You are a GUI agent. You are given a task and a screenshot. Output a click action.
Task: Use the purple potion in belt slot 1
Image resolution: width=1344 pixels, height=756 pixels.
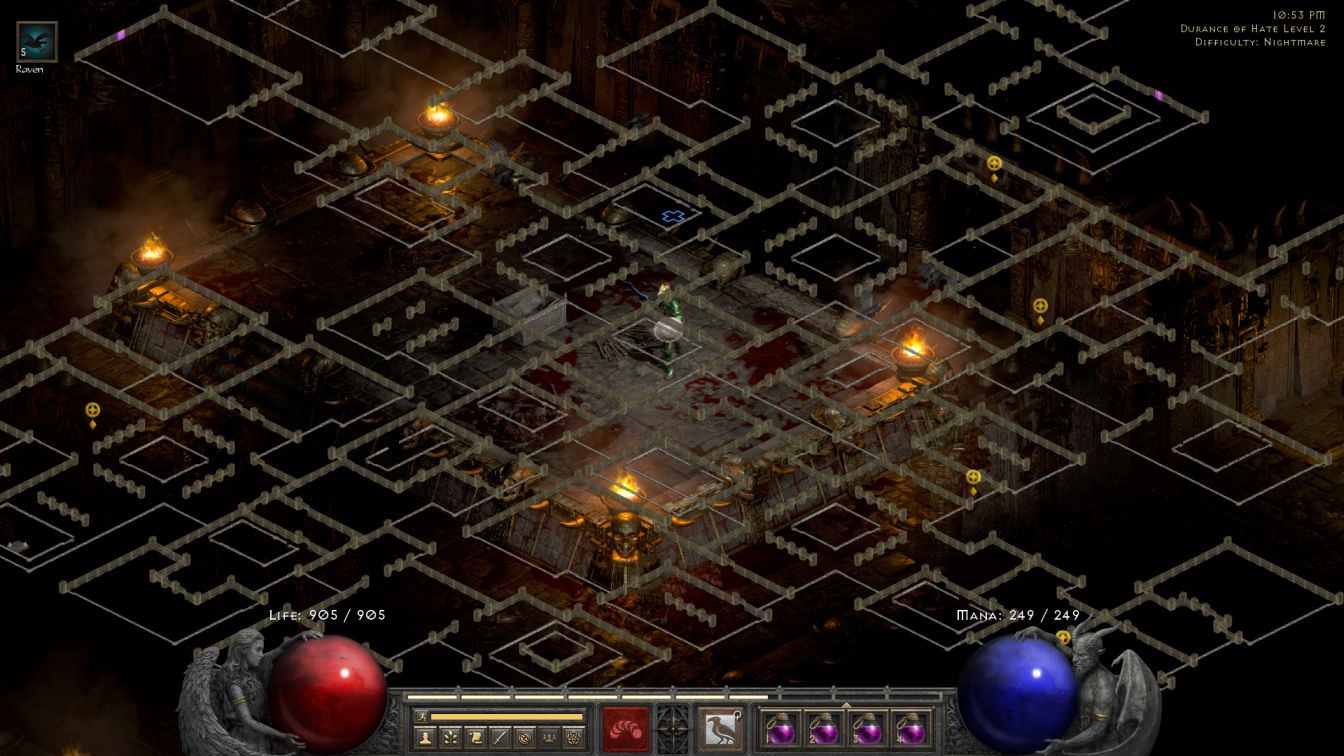pos(779,728)
